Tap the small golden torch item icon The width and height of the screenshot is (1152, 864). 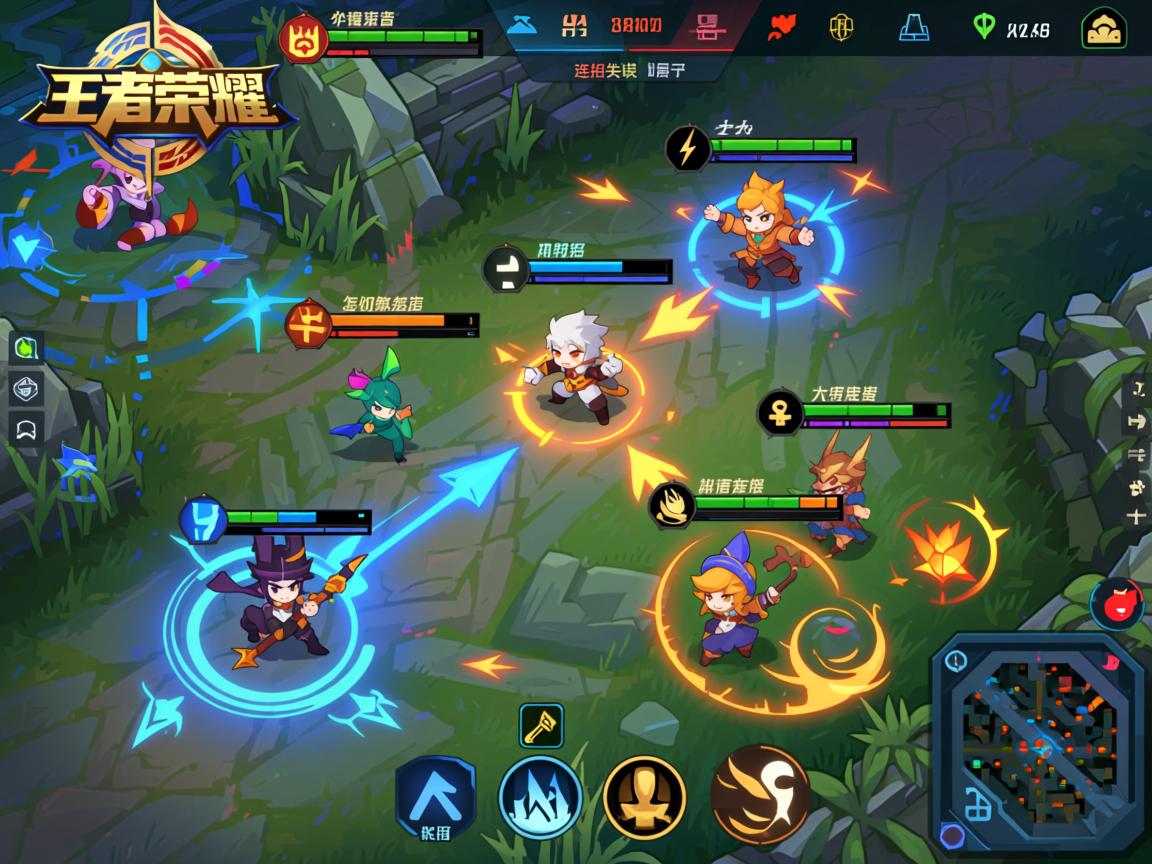pyautogui.click(x=541, y=726)
